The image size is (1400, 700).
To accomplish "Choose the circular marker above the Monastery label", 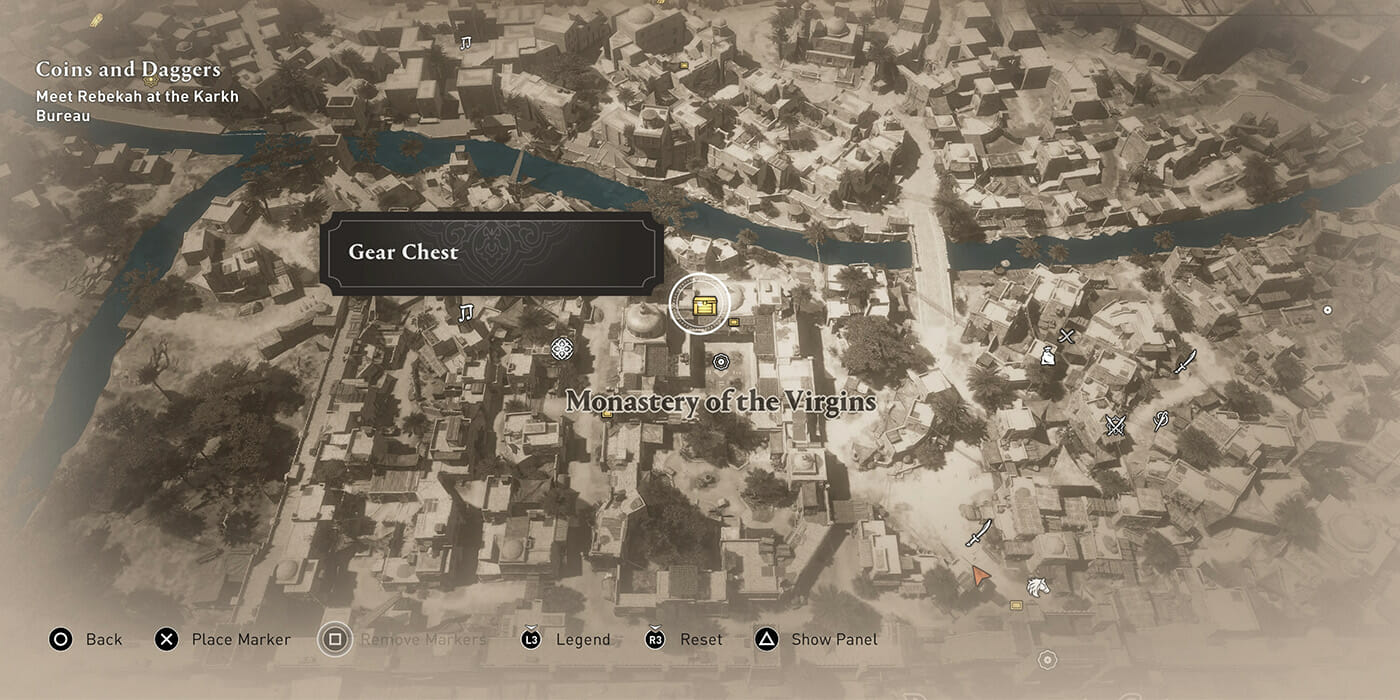I will click(x=721, y=361).
